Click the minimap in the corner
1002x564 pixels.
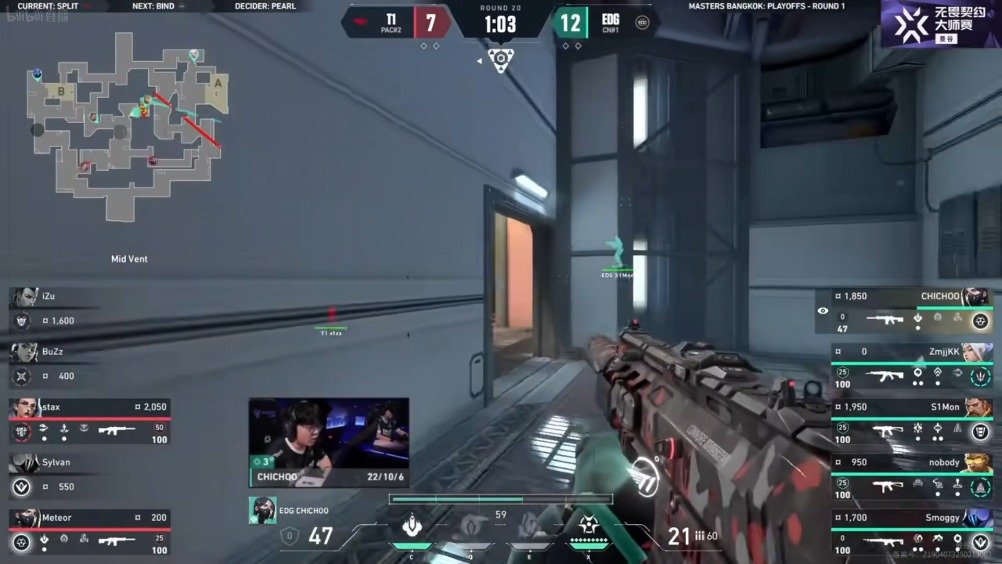coord(127,123)
